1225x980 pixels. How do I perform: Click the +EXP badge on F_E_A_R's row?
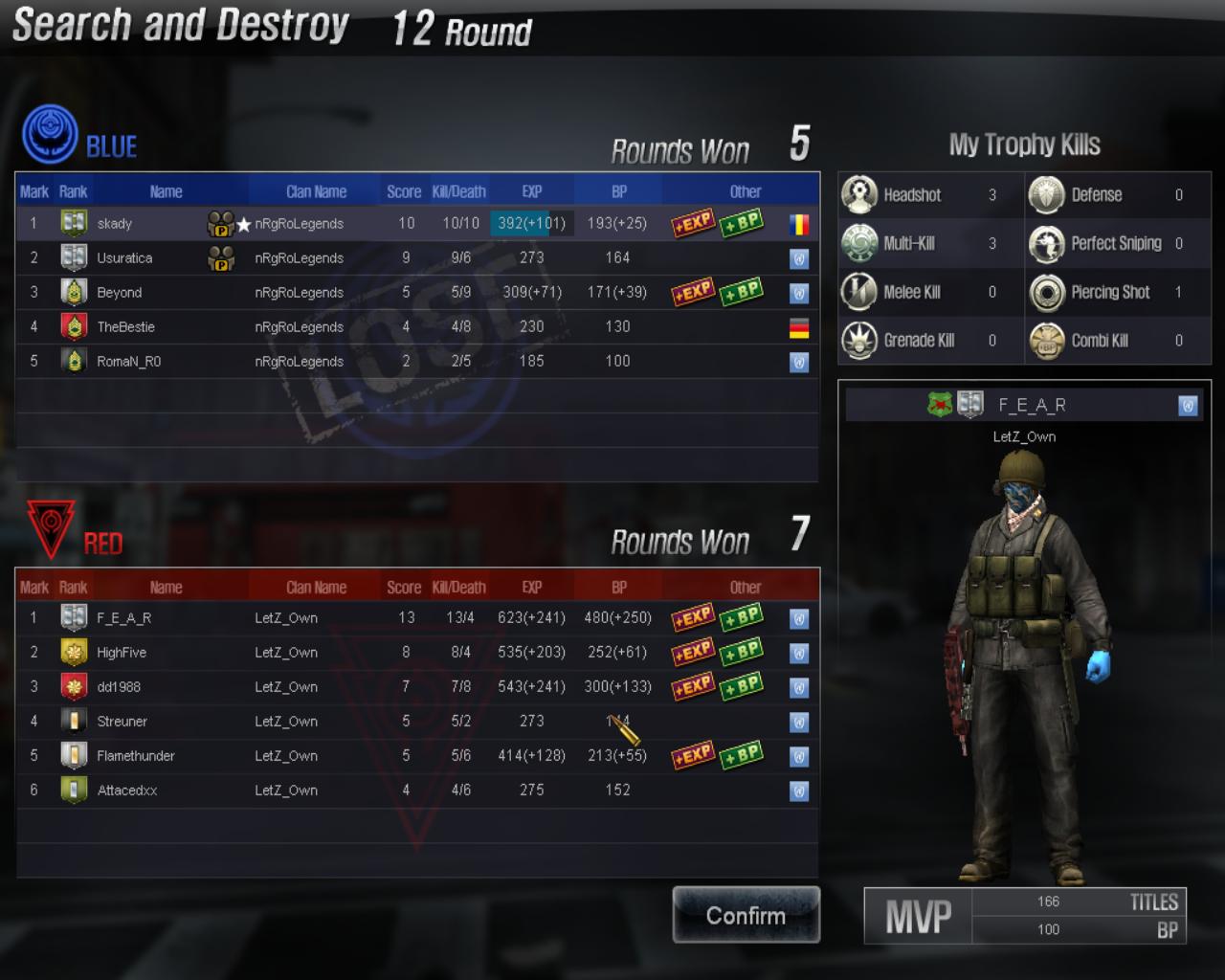[x=691, y=617]
